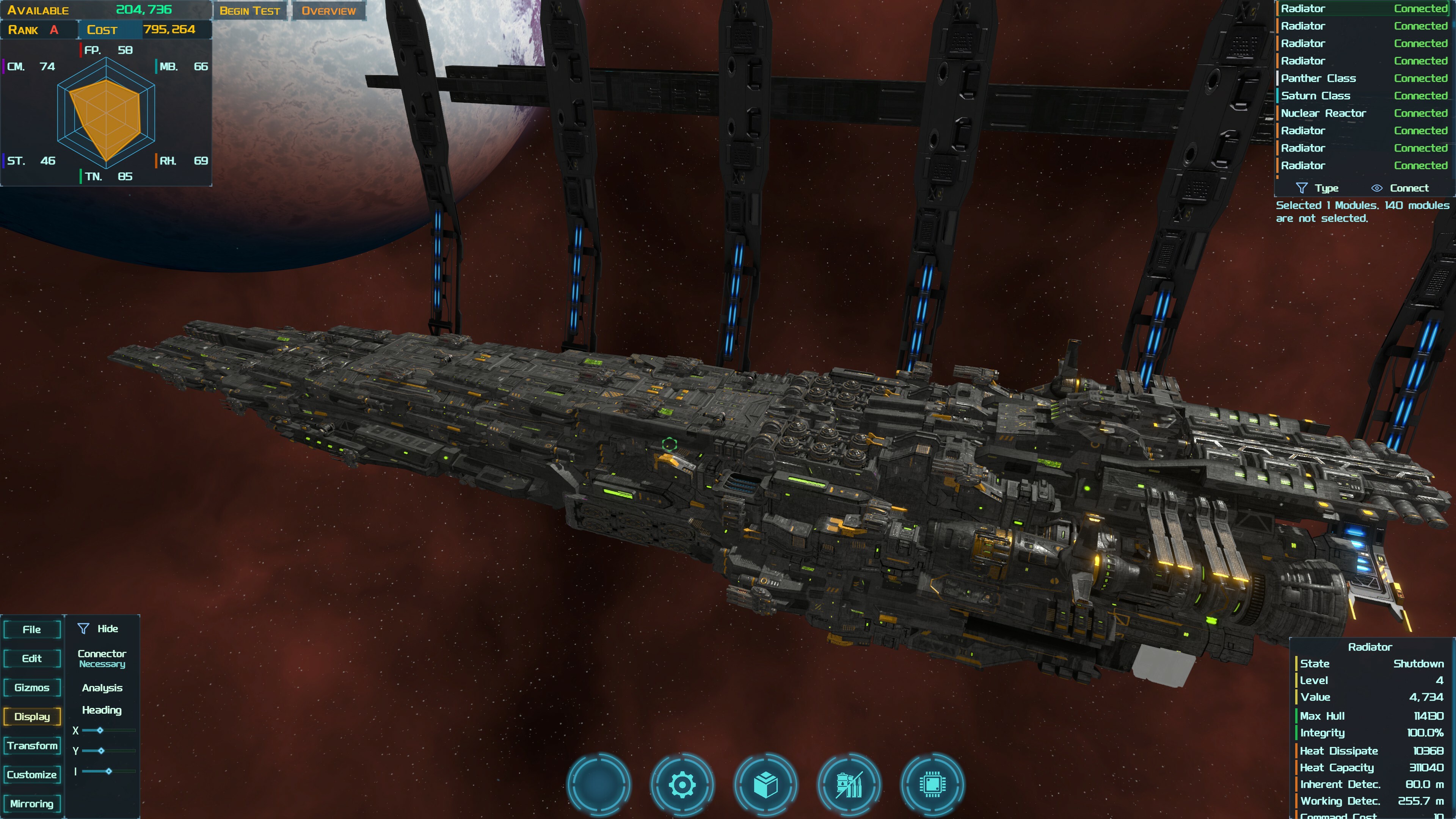The width and height of the screenshot is (1456, 819).
Task: Toggle Mirroring mode
Action: point(31,803)
